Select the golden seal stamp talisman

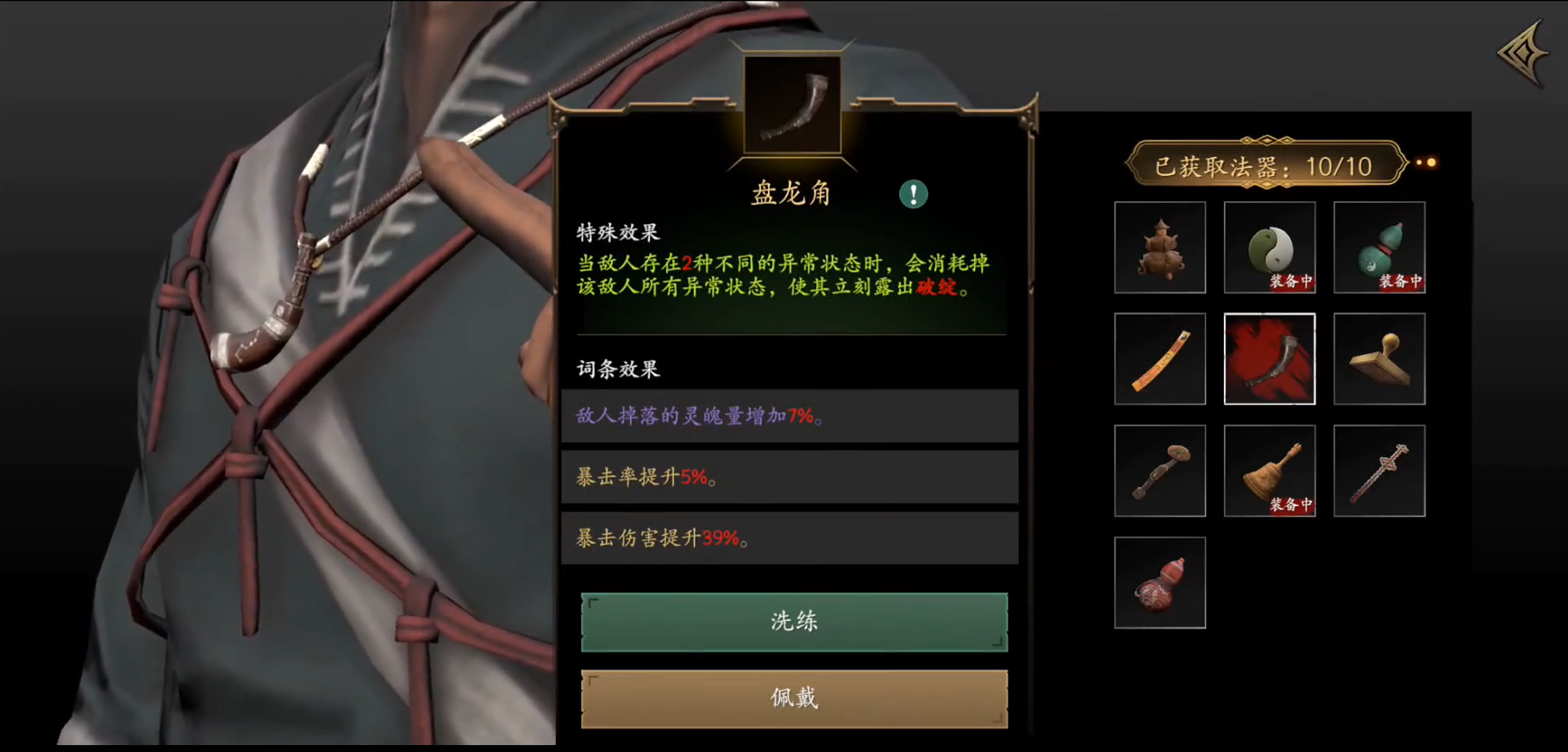coord(1377,358)
